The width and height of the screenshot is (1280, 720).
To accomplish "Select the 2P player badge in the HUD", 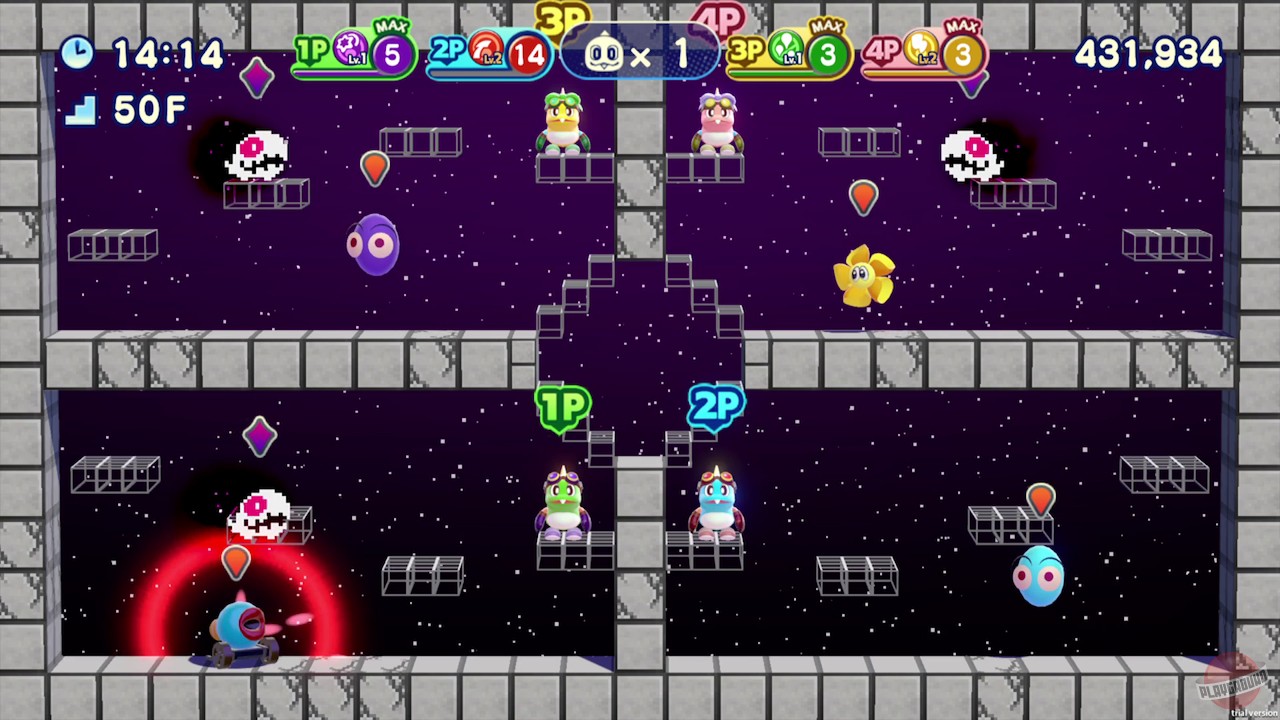I will tap(448, 50).
